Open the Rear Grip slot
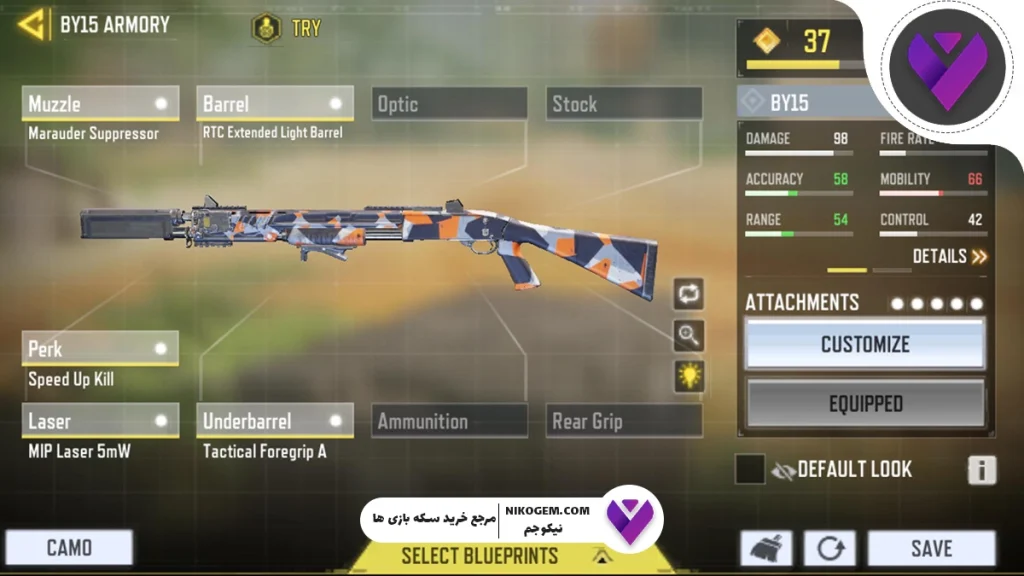This screenshot has width=1024, height=576. pos(624,421)
